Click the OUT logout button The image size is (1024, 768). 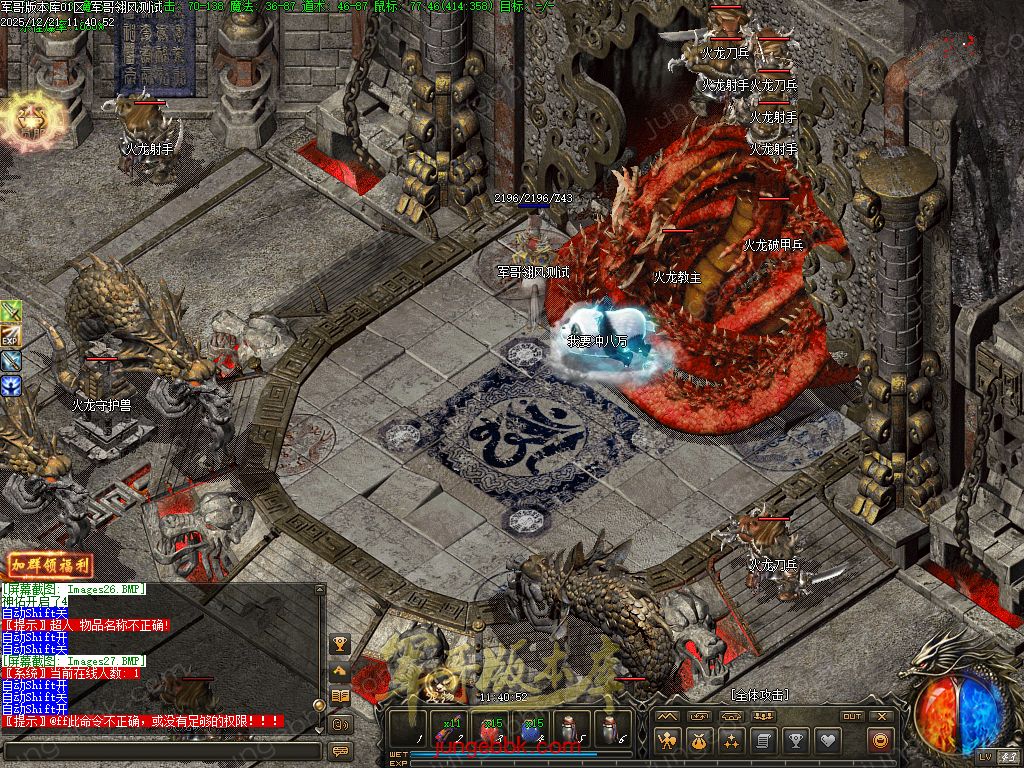tap(852, 716)
